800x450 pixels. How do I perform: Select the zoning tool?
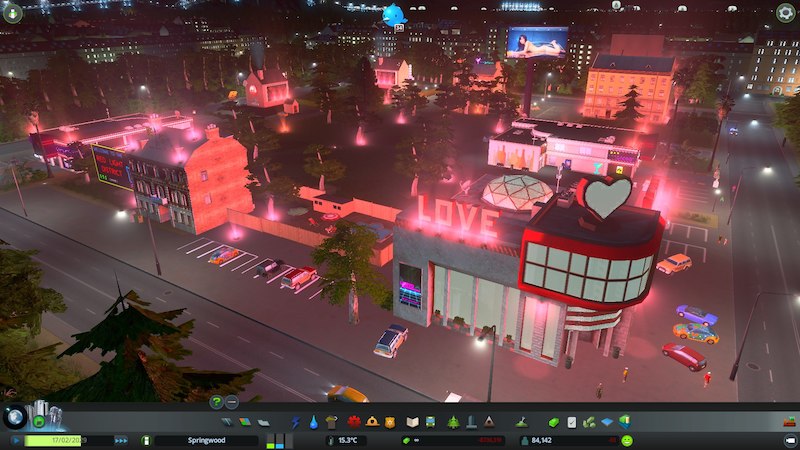246,423
